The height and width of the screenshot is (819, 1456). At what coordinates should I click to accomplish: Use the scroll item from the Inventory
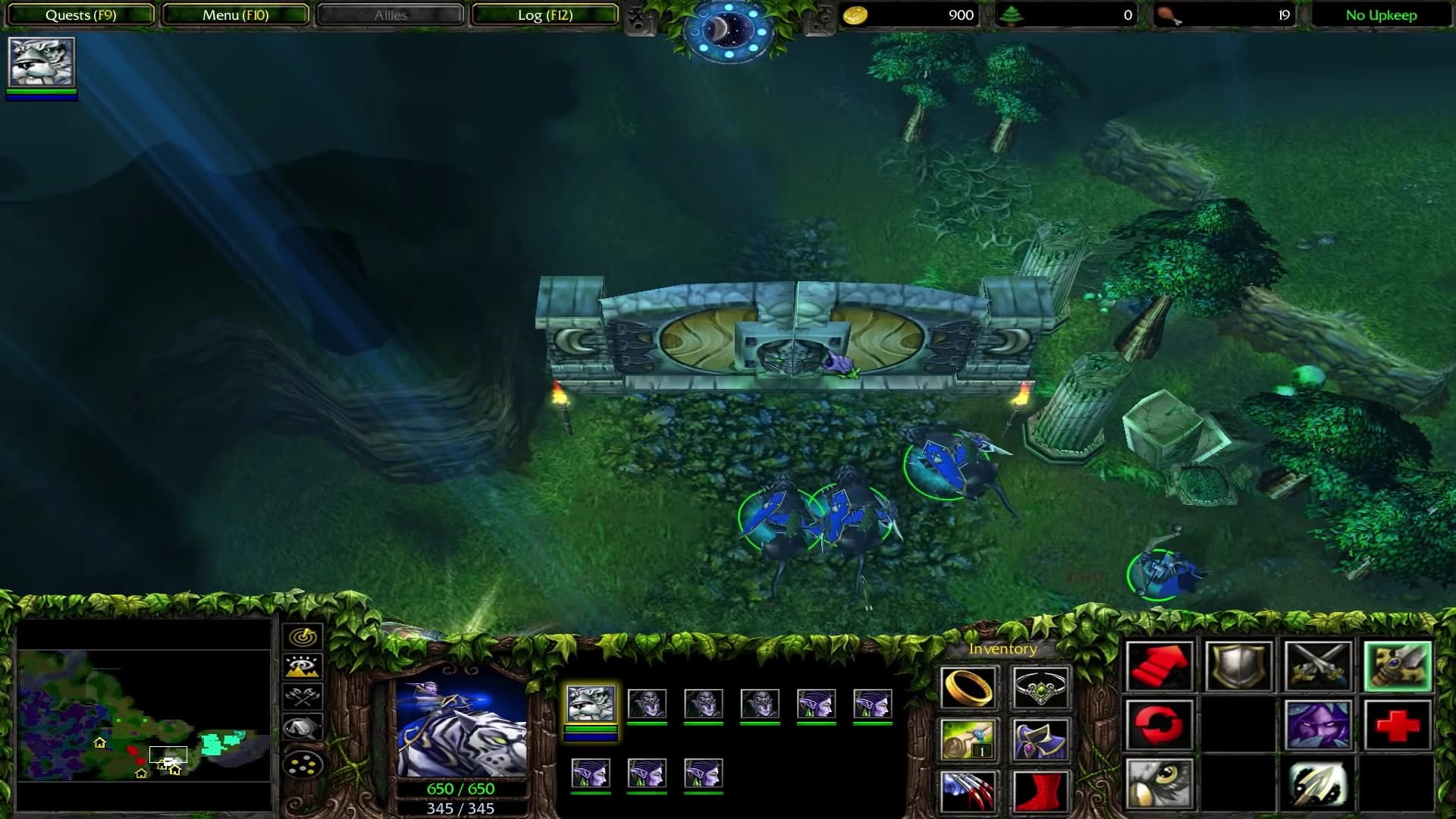[x=969, y=739]
